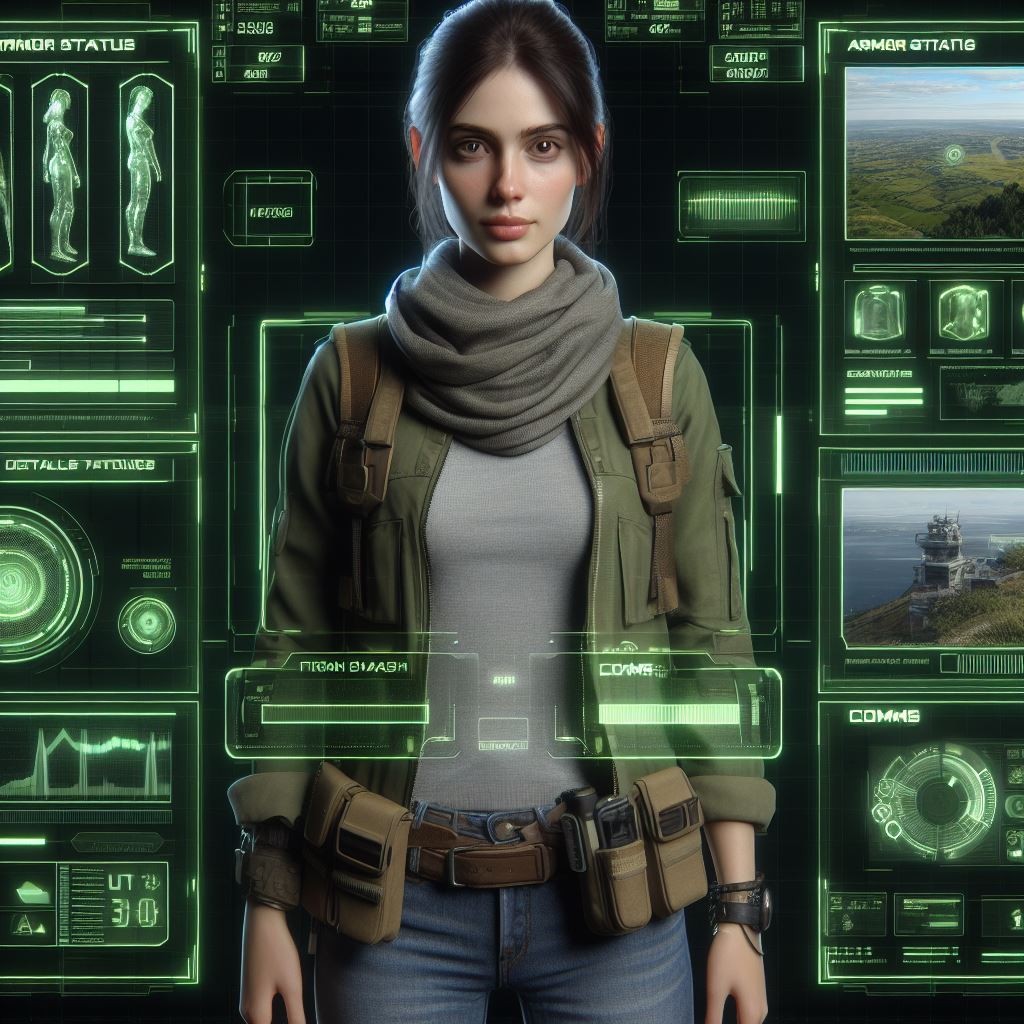
Task: Open the spiking line graph panel
Action: (x=85, y=765)
